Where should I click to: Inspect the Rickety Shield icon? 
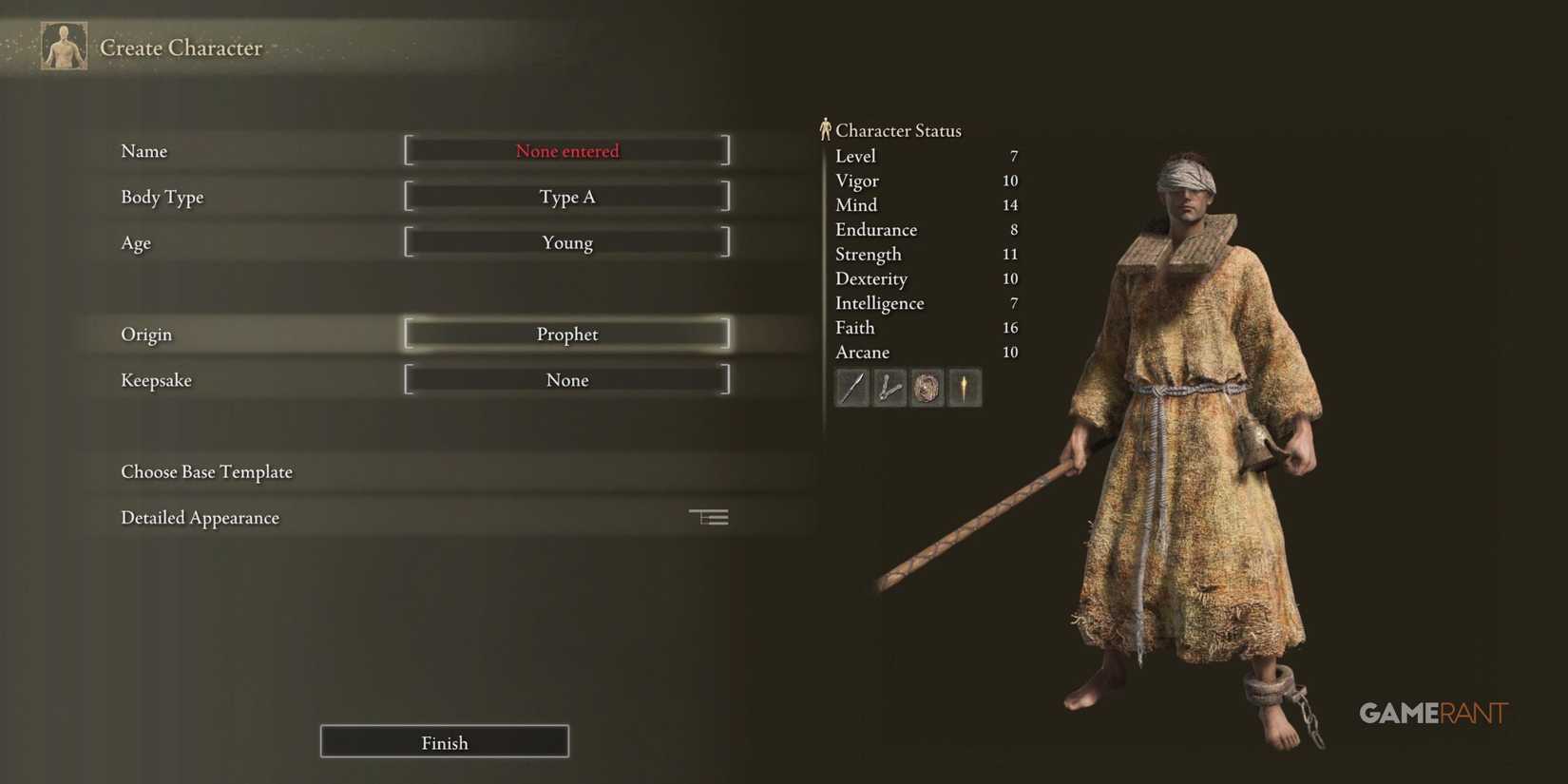[x=927, y=388]
